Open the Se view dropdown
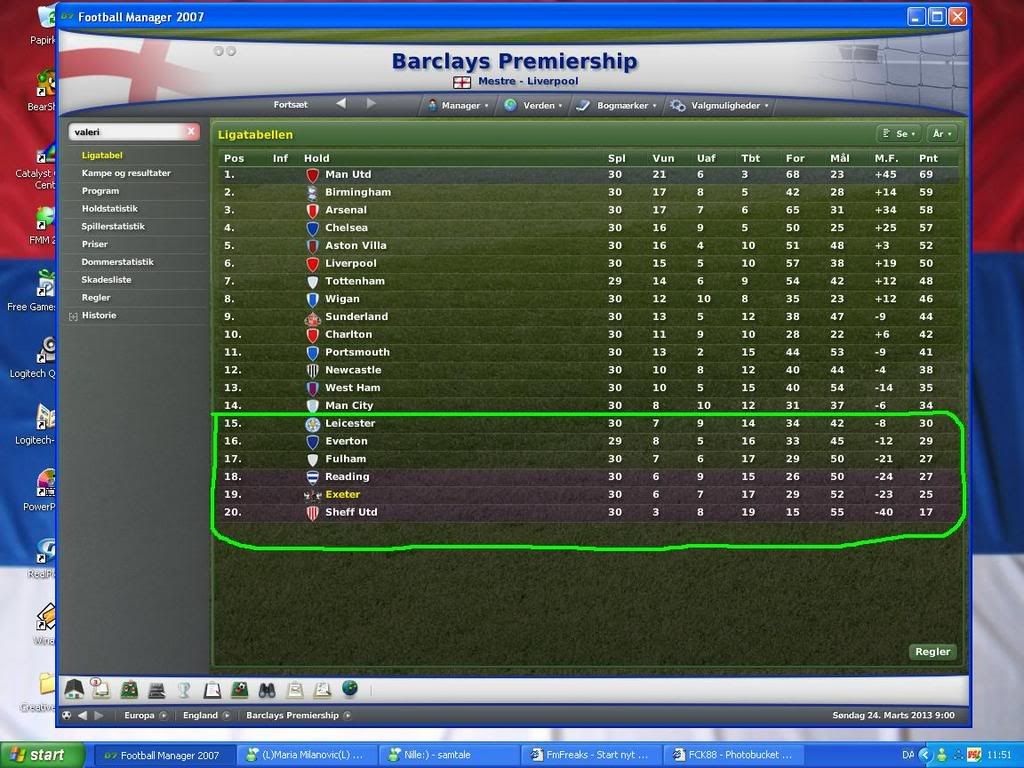 898,133
